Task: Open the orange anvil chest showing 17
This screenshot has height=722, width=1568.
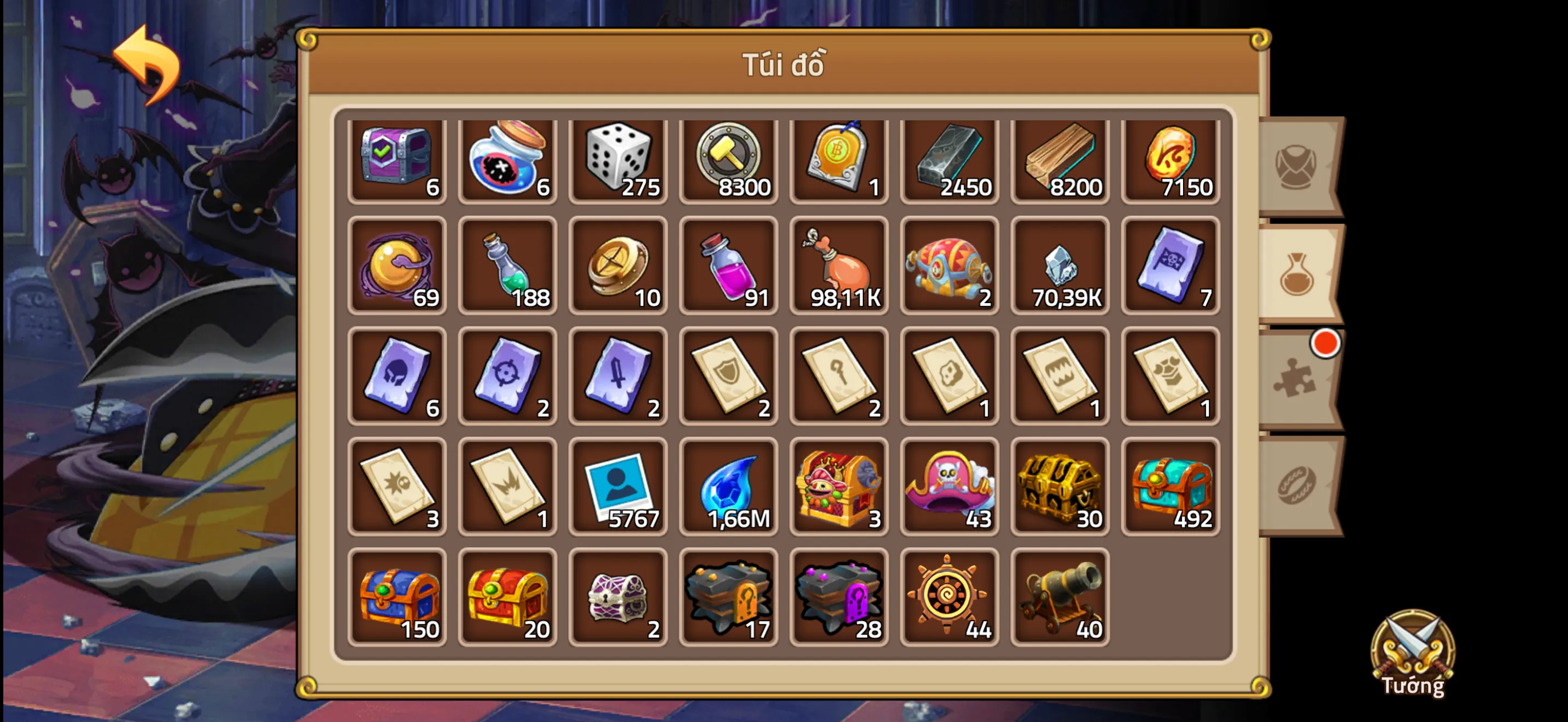Action: (x=729, y=597)
